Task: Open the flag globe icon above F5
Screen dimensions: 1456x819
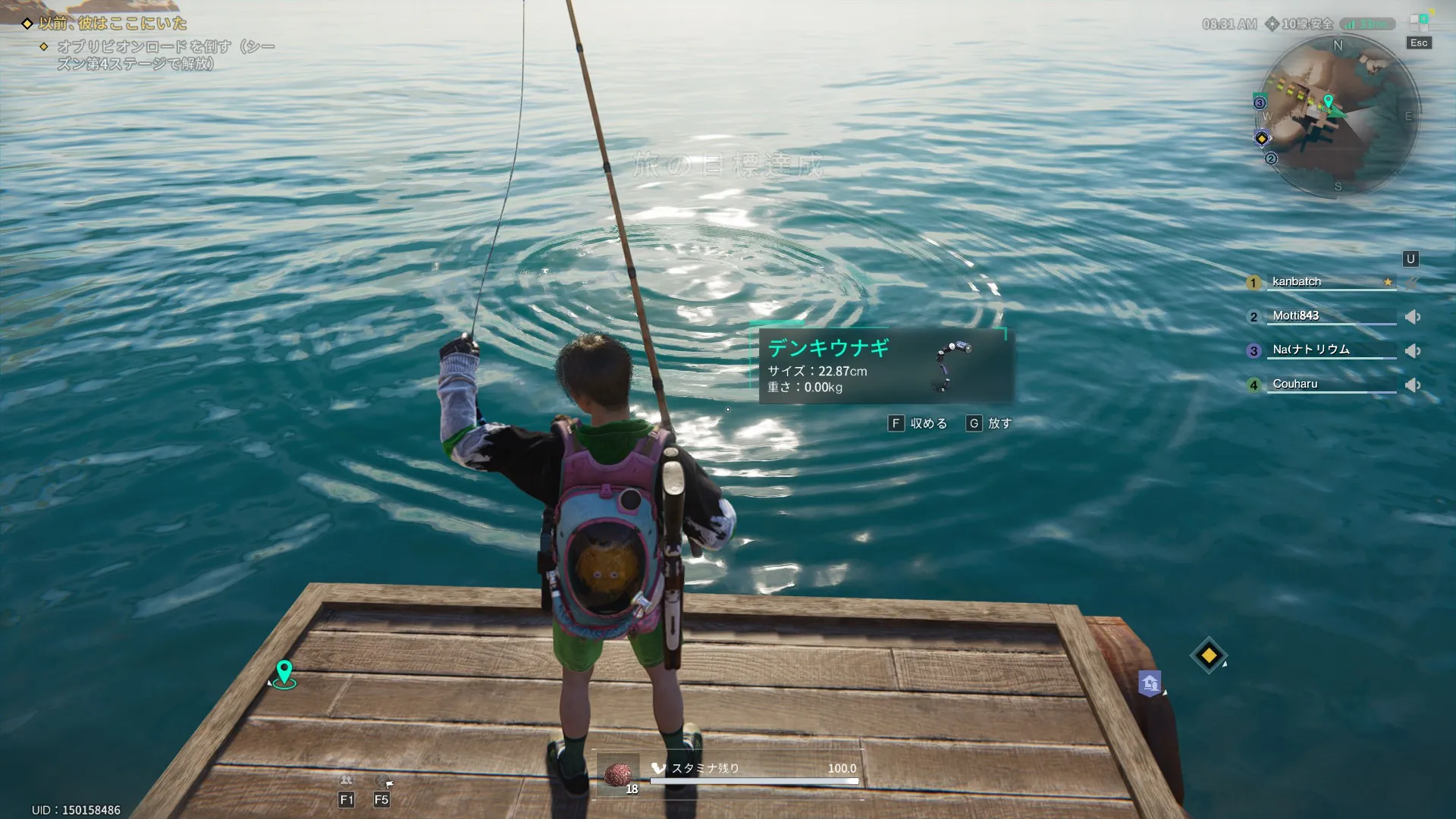Action: (383, 780)
